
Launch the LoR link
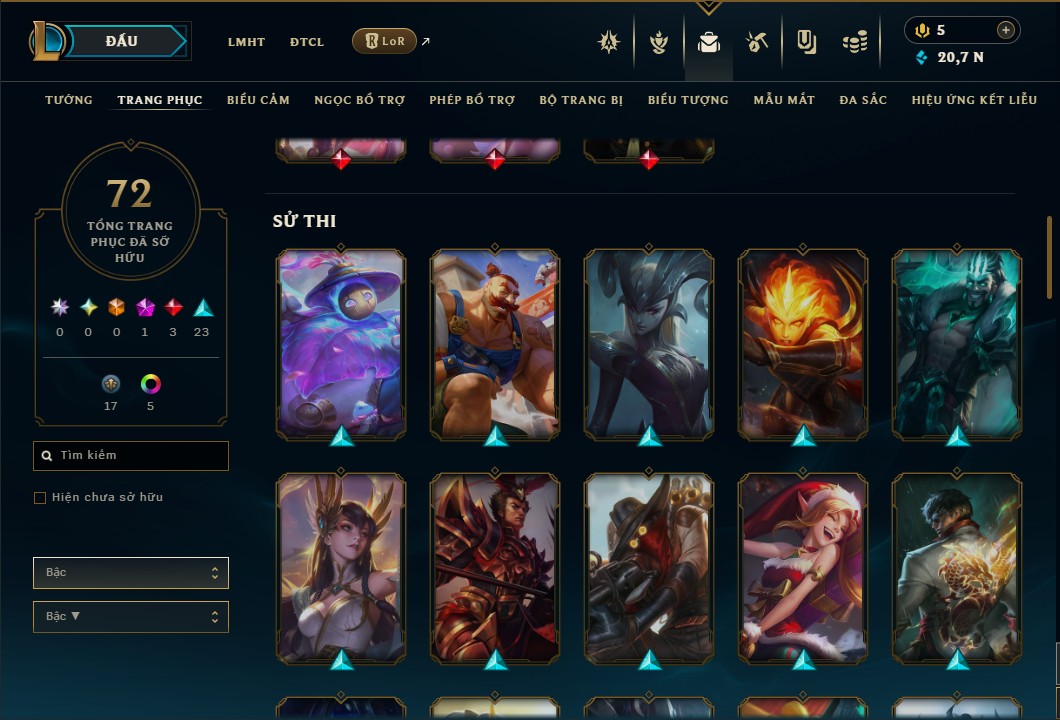[385, 41]
